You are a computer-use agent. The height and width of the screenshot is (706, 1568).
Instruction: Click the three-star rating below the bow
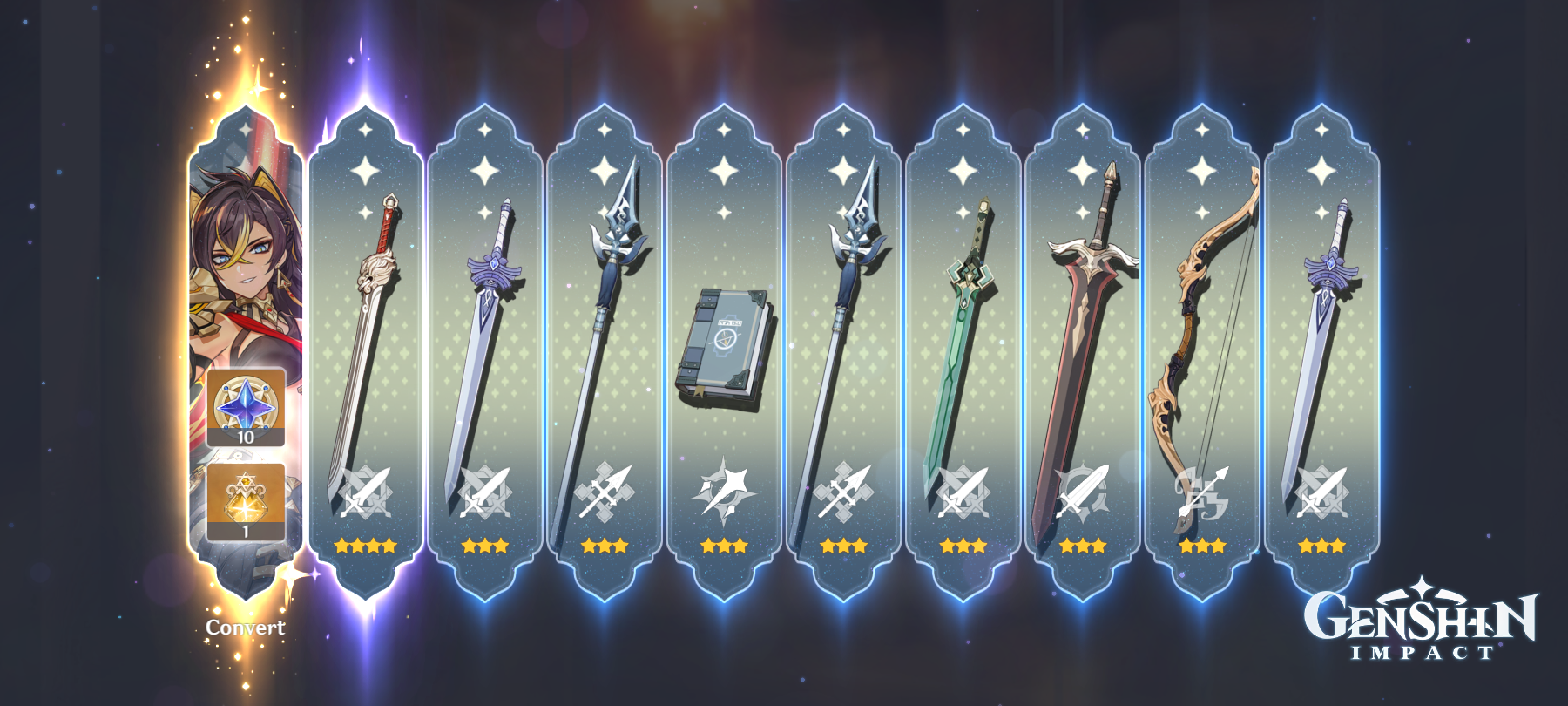point(1202,547)
